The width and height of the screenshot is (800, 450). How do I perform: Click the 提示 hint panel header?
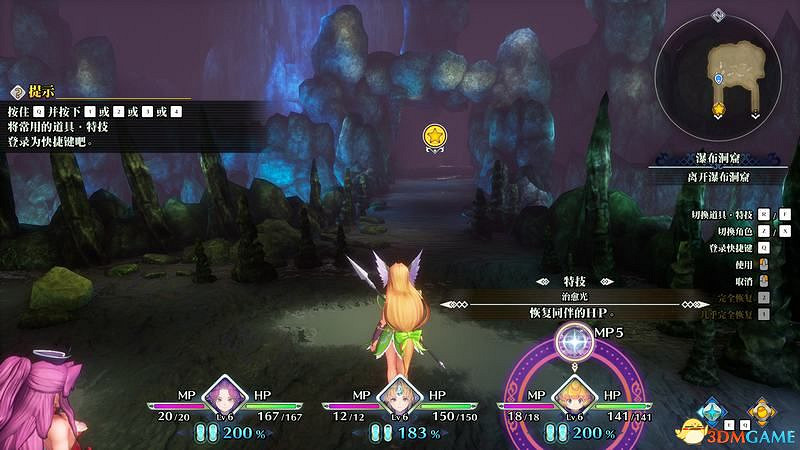tap(40, 90)
